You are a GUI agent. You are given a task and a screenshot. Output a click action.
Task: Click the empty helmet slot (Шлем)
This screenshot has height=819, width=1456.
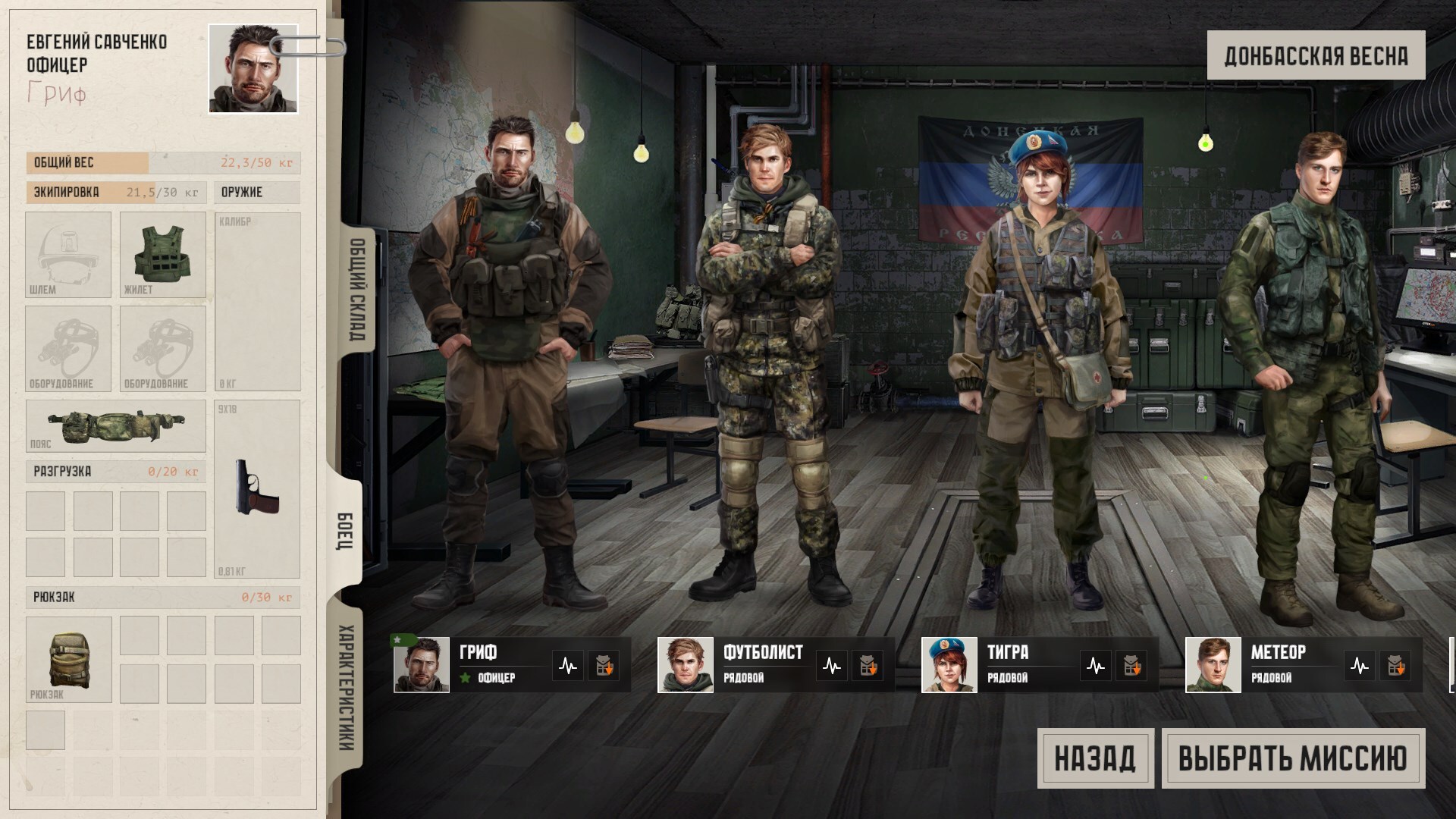pyautogui.click(x=68, y=255)
